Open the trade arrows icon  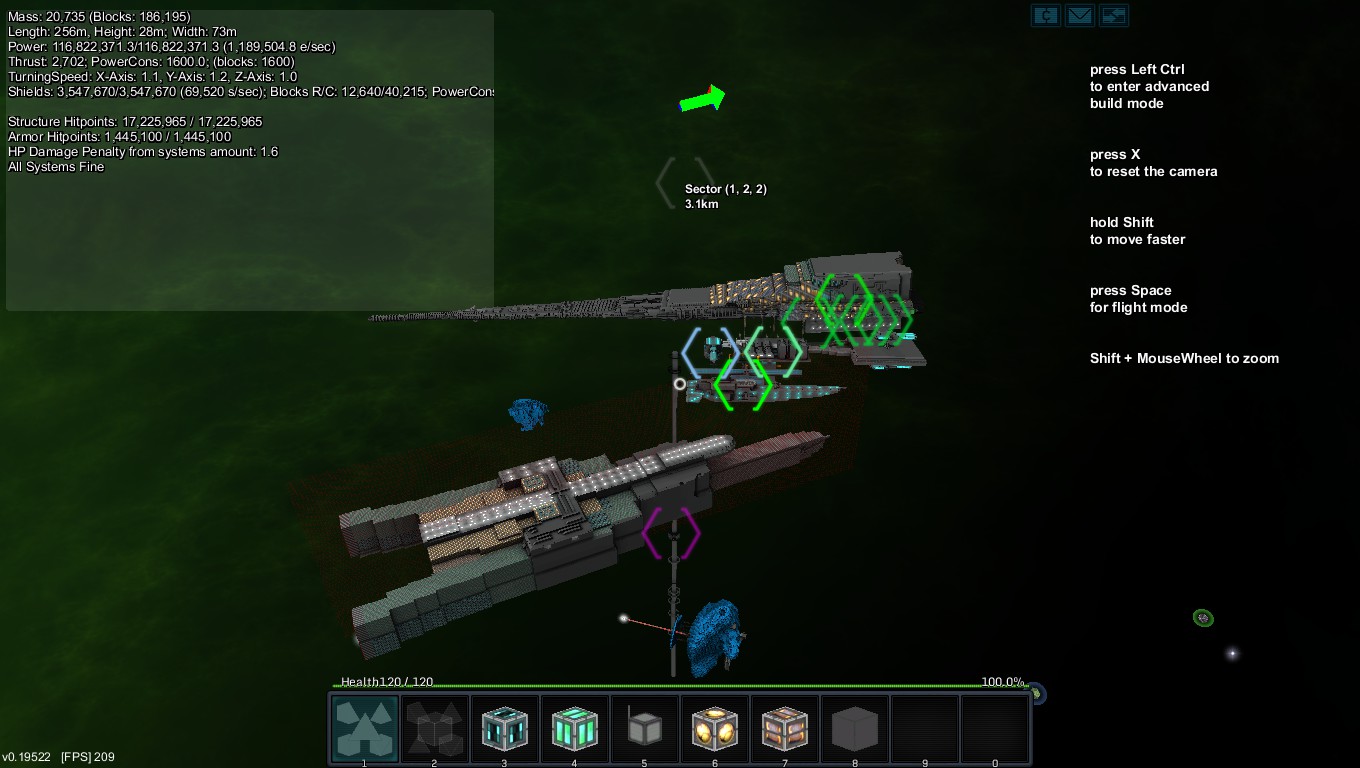point(1113,15)
